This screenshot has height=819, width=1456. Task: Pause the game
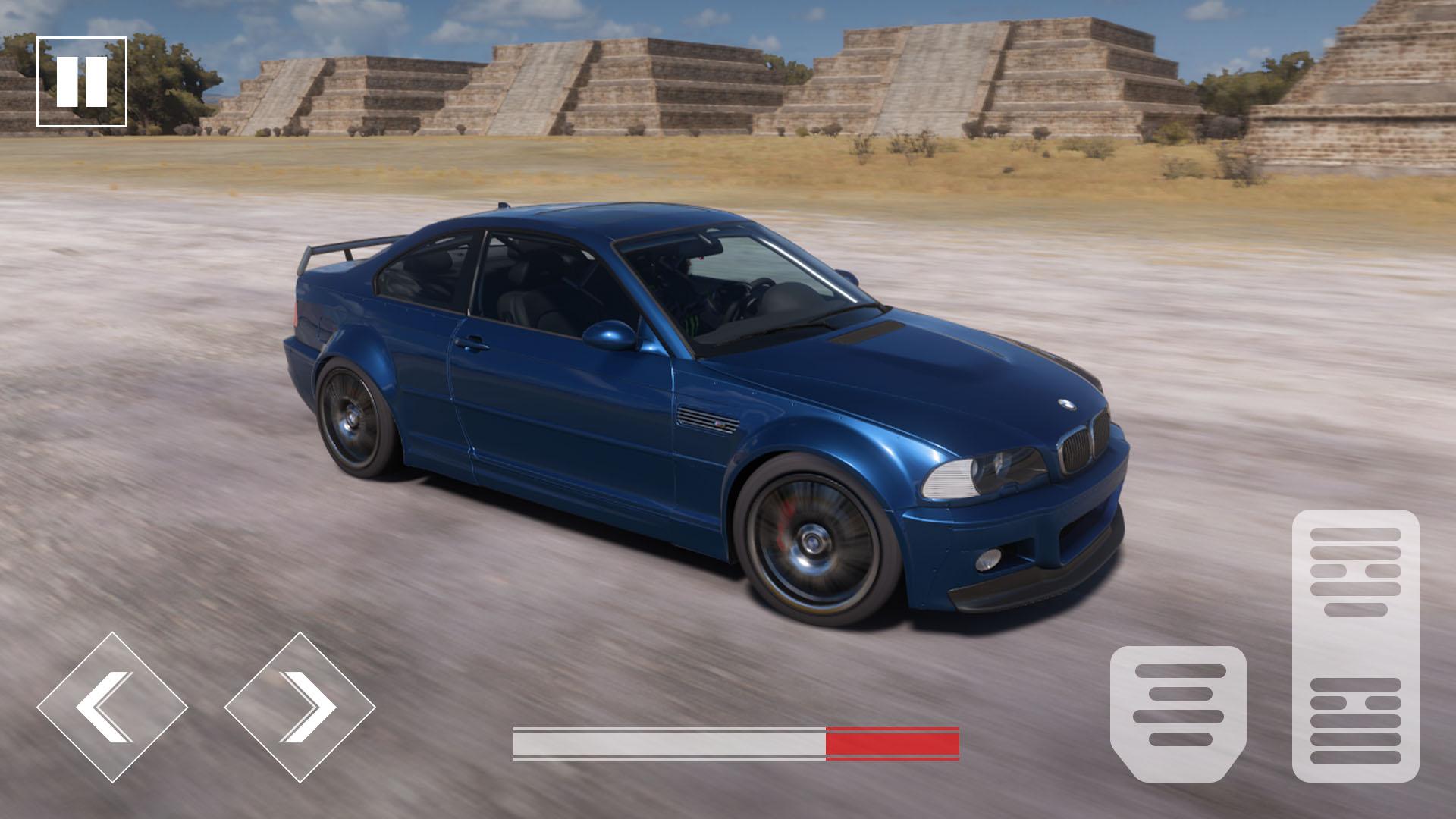pos(81,81)
